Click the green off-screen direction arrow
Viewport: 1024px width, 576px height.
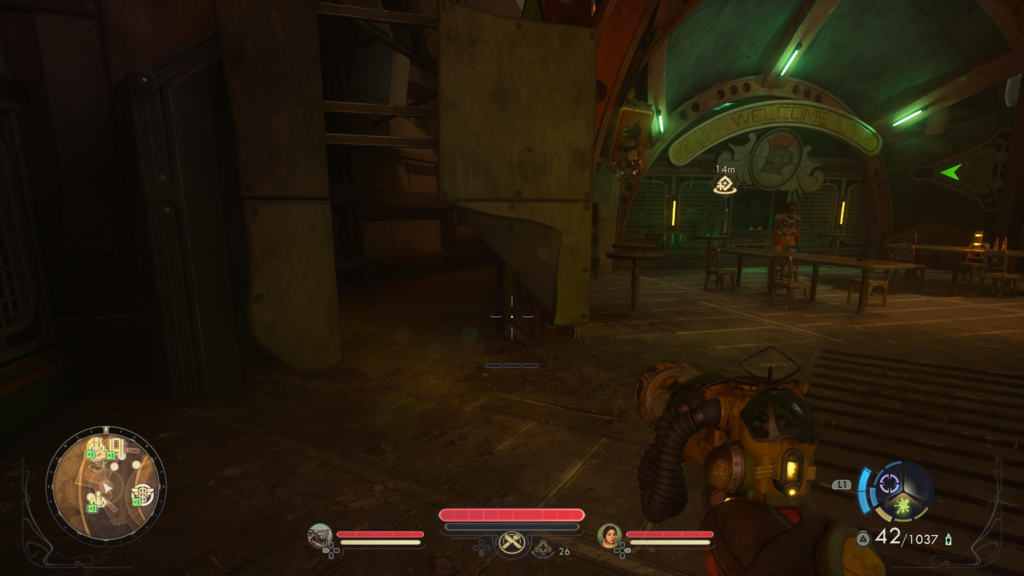tap(949, 172)
